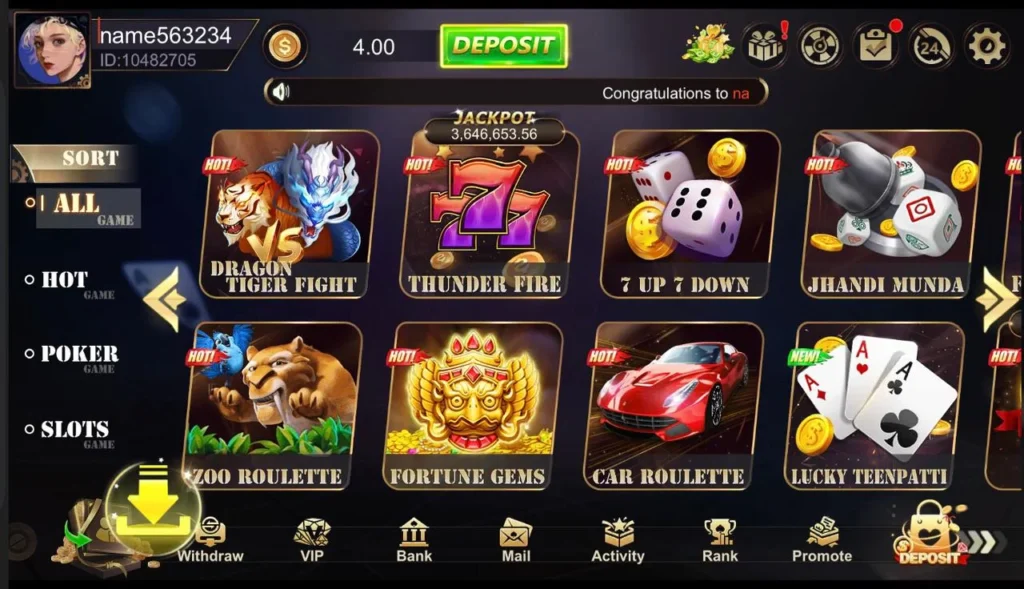
Task: Launch the Thunder Fire slot game
Action: coord(490,214)
